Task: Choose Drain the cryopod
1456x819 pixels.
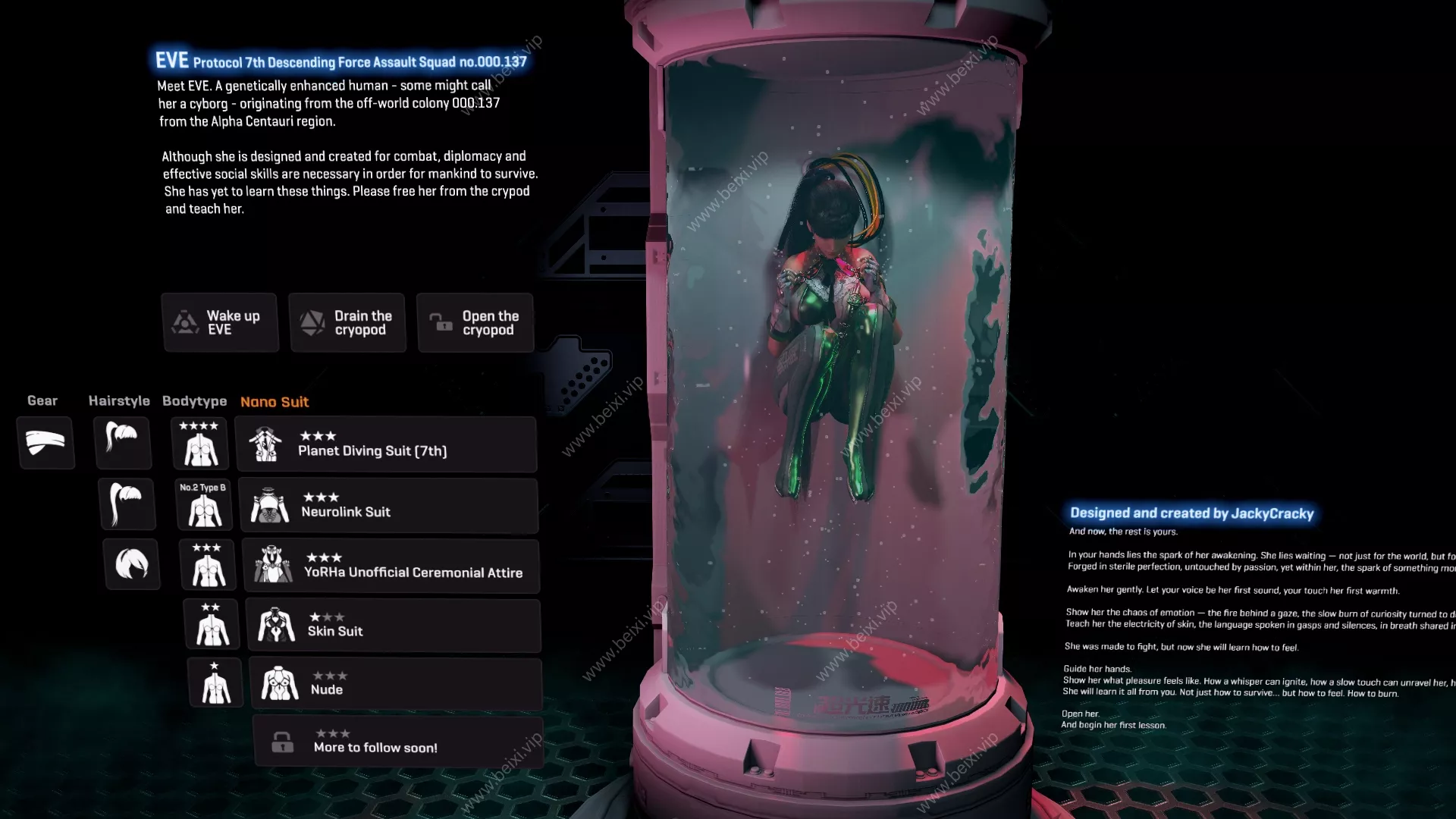Action: (347, 322)
